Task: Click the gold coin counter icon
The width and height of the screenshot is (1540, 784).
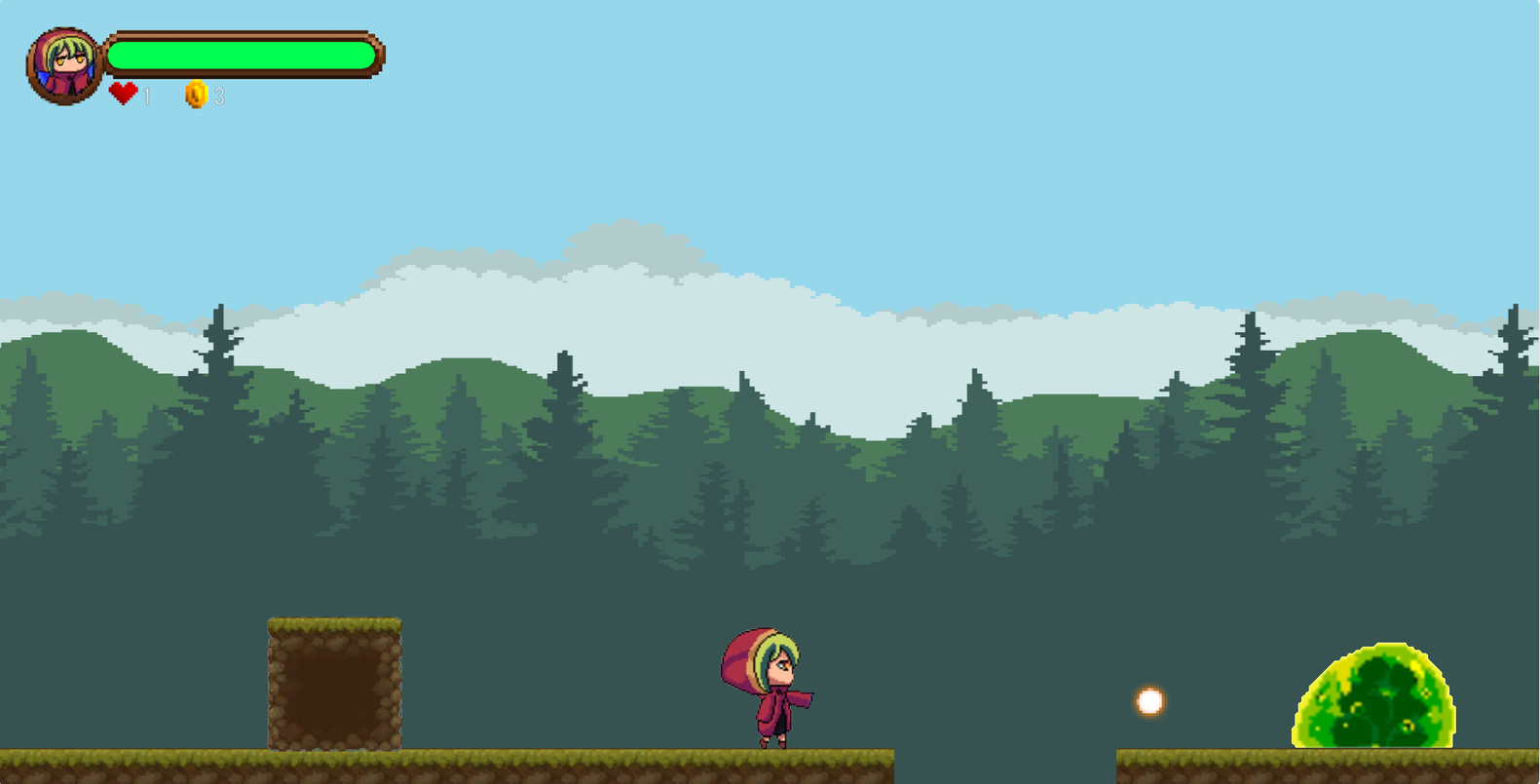Action: (196, 94)
